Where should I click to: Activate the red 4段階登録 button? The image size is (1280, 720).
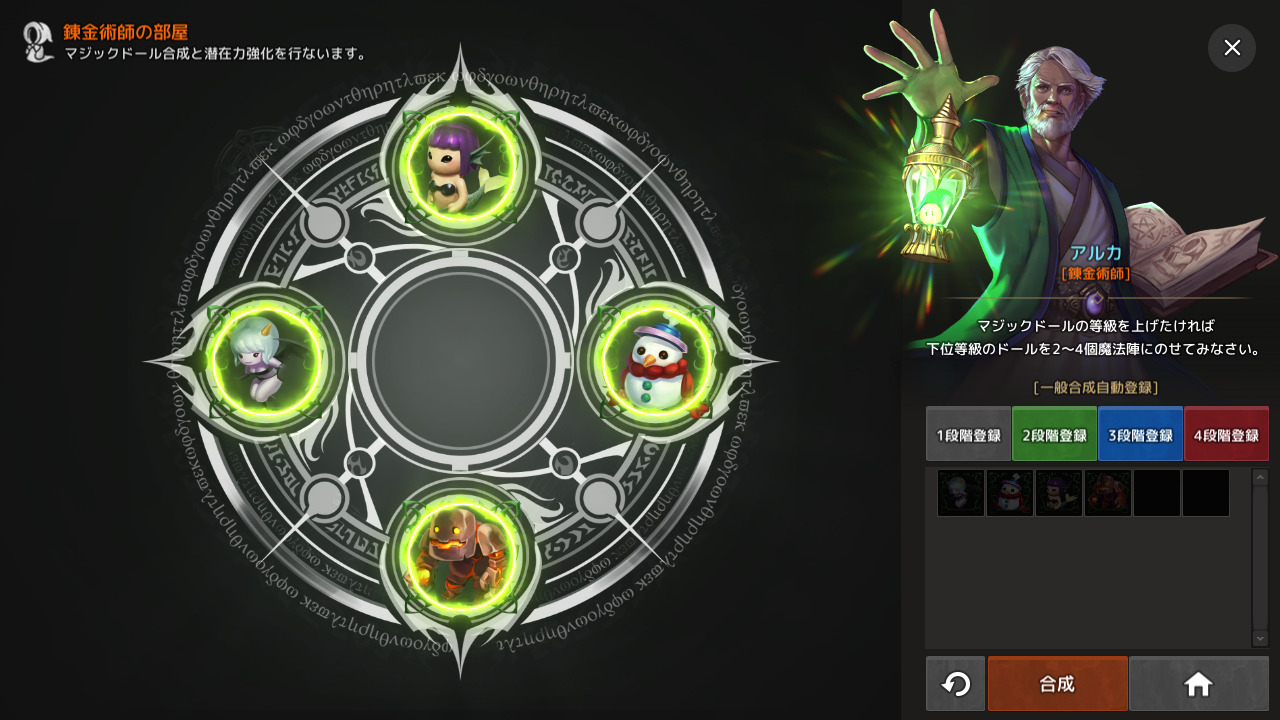point(1226,434)
